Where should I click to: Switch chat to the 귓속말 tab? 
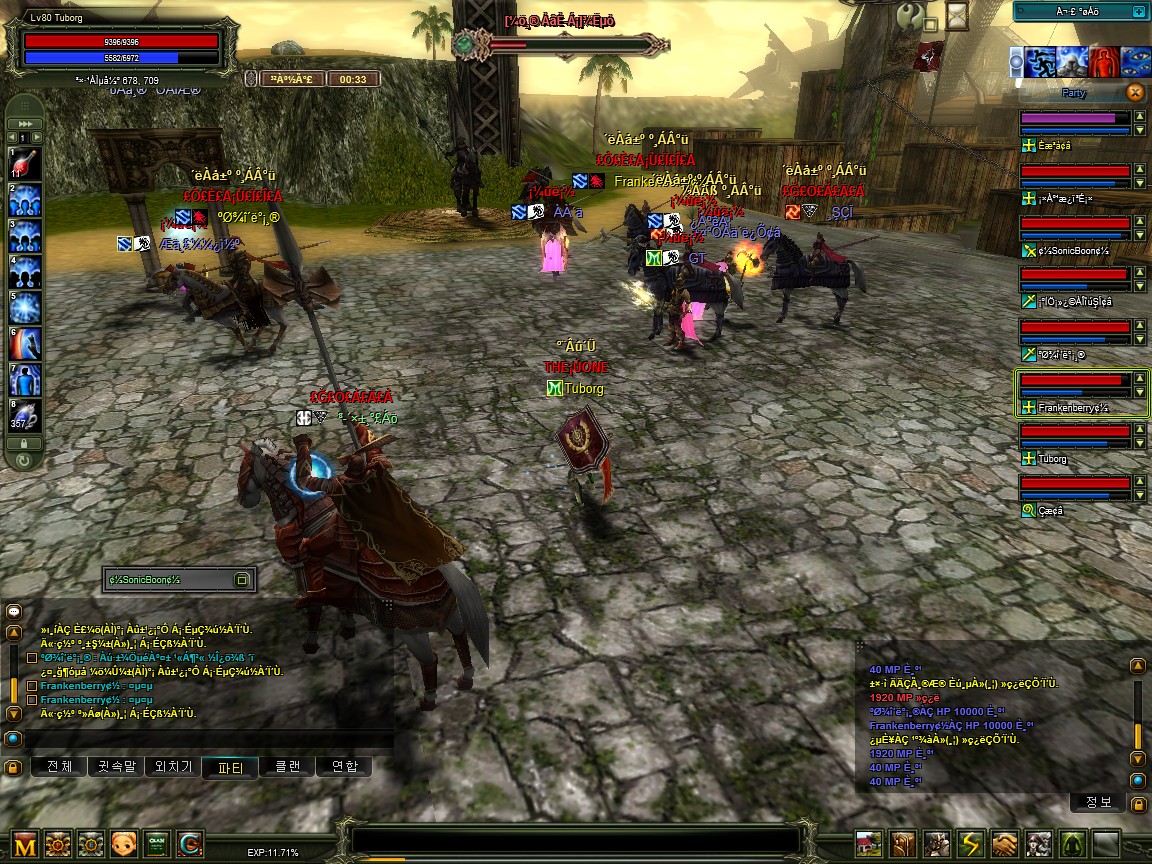click(x=116, y=767)
